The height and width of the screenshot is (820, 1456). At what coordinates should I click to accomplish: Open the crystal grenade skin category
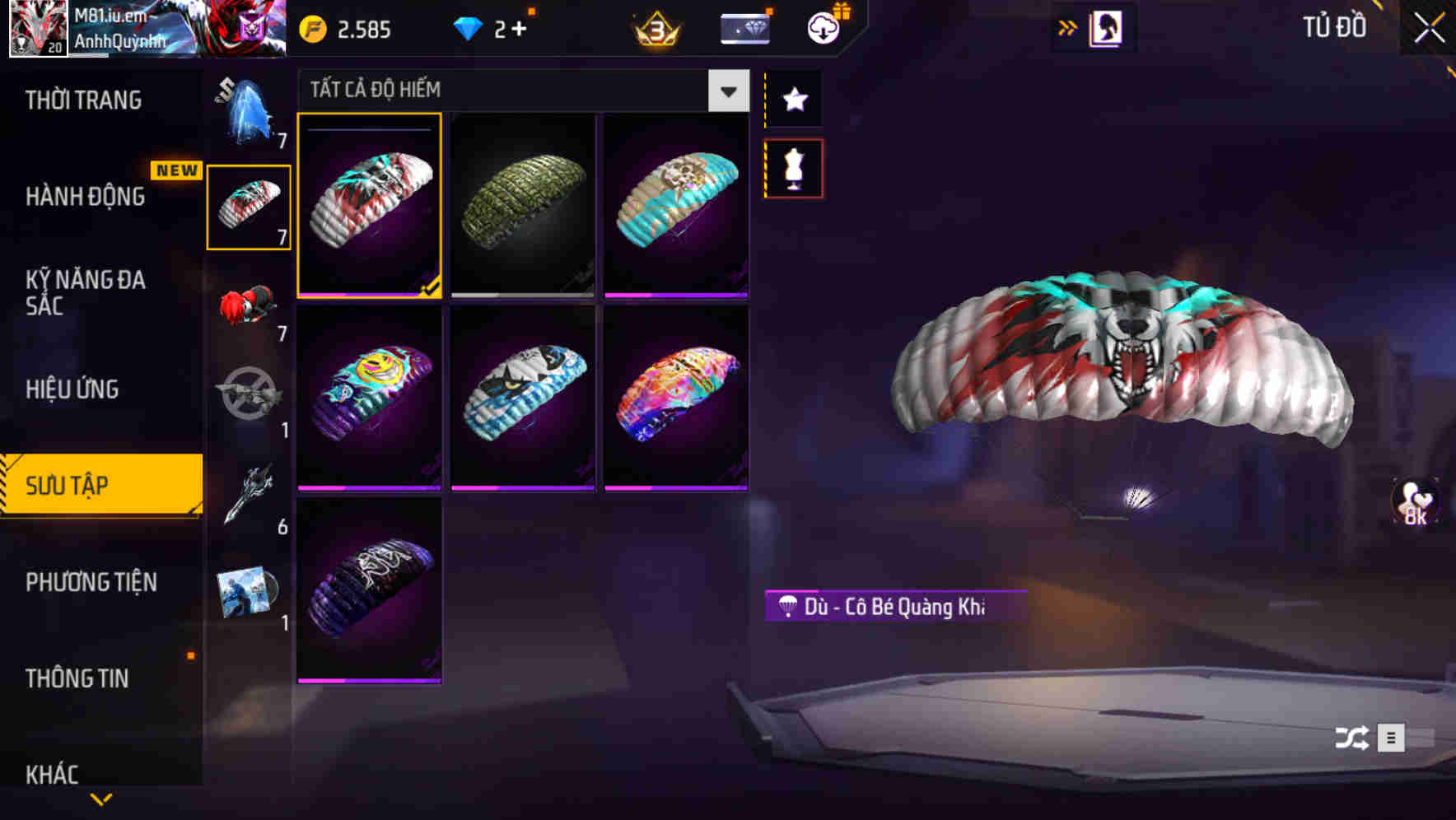[x=247, y=115]
